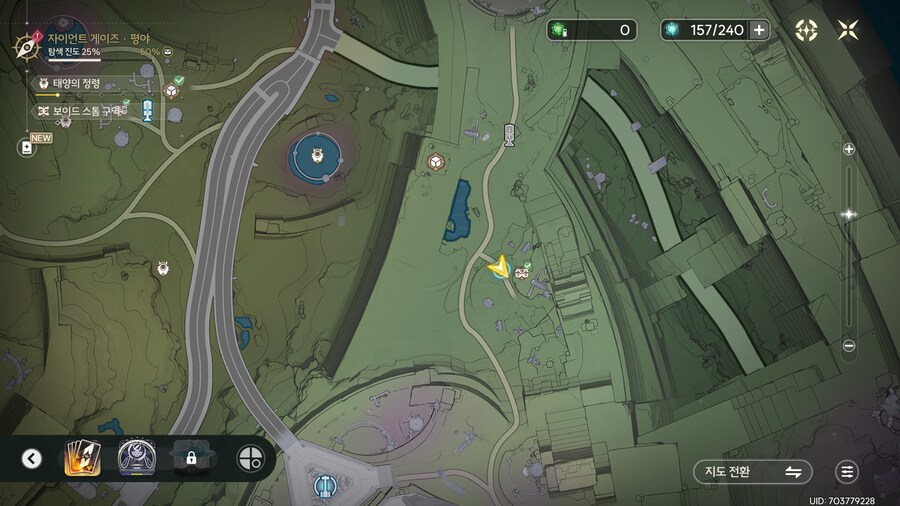Select the 보이드 스톰 구역 tracker entry

click(80, 111)
